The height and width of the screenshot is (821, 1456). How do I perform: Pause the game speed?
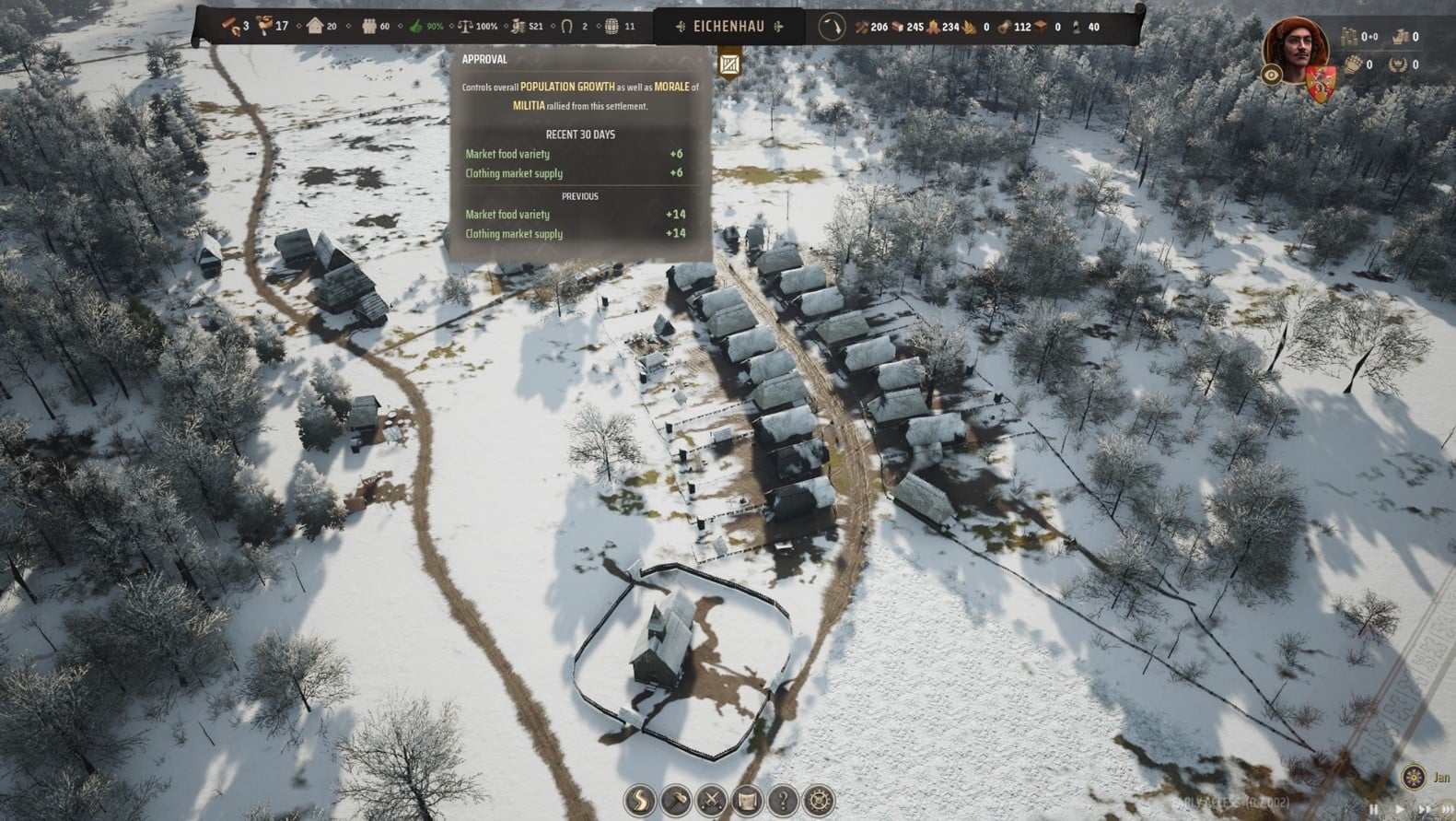tap(1373, 809)
